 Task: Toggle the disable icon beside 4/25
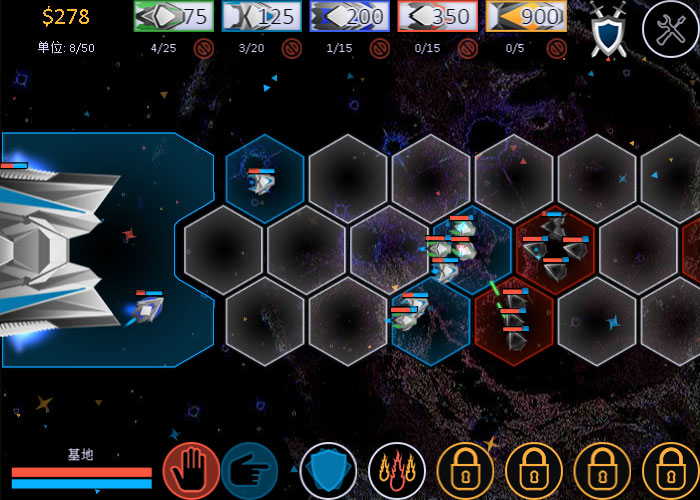pos(204,48)
